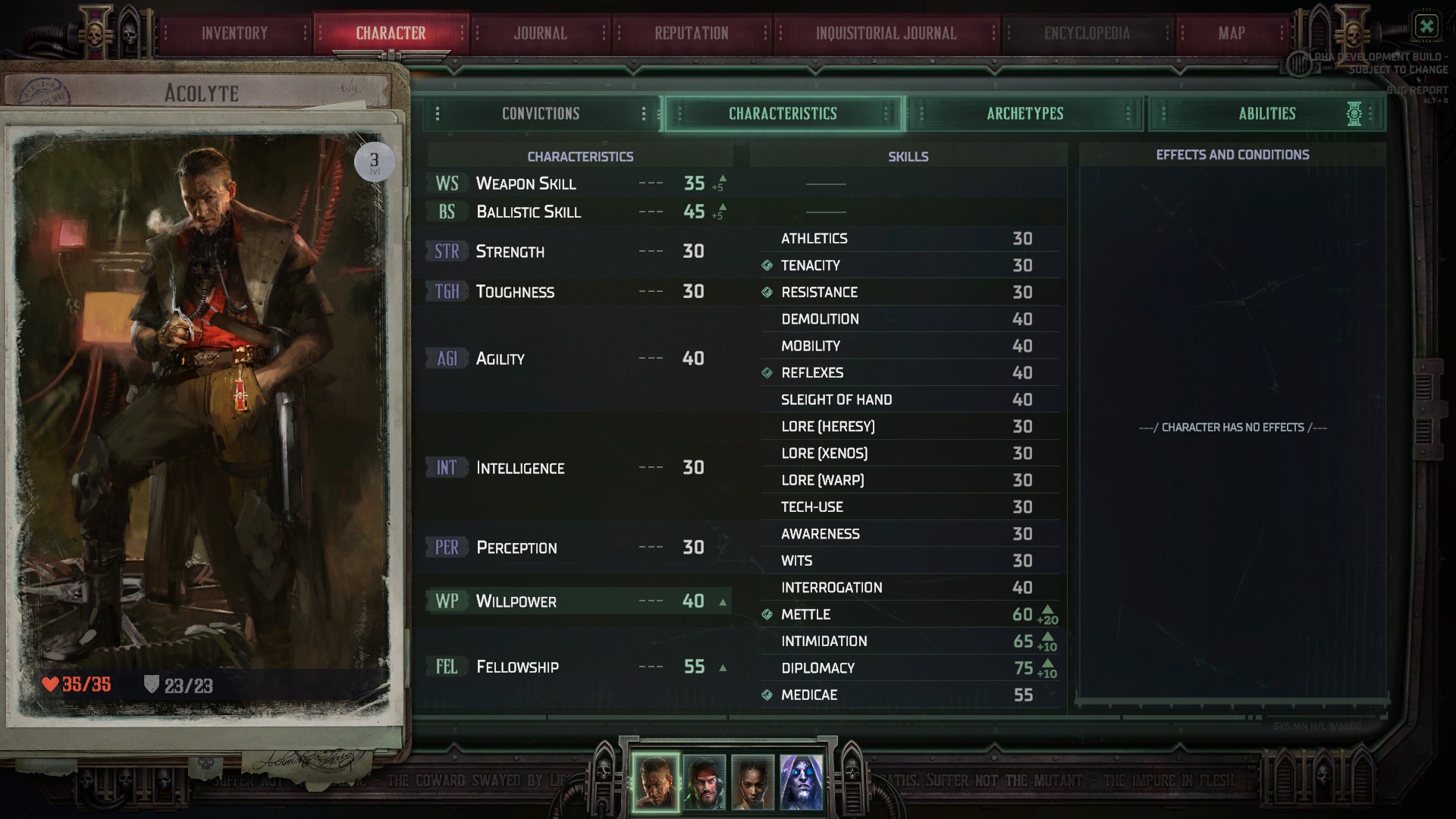
Task: Open the Bug Report link
Action: coord(1422,88)
